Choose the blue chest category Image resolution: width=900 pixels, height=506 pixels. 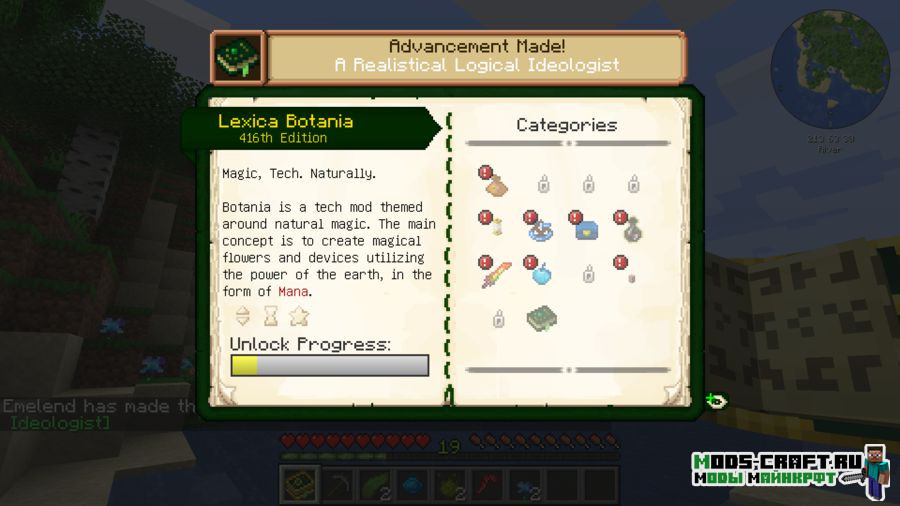pyautogui.click(x=586, y=229)
